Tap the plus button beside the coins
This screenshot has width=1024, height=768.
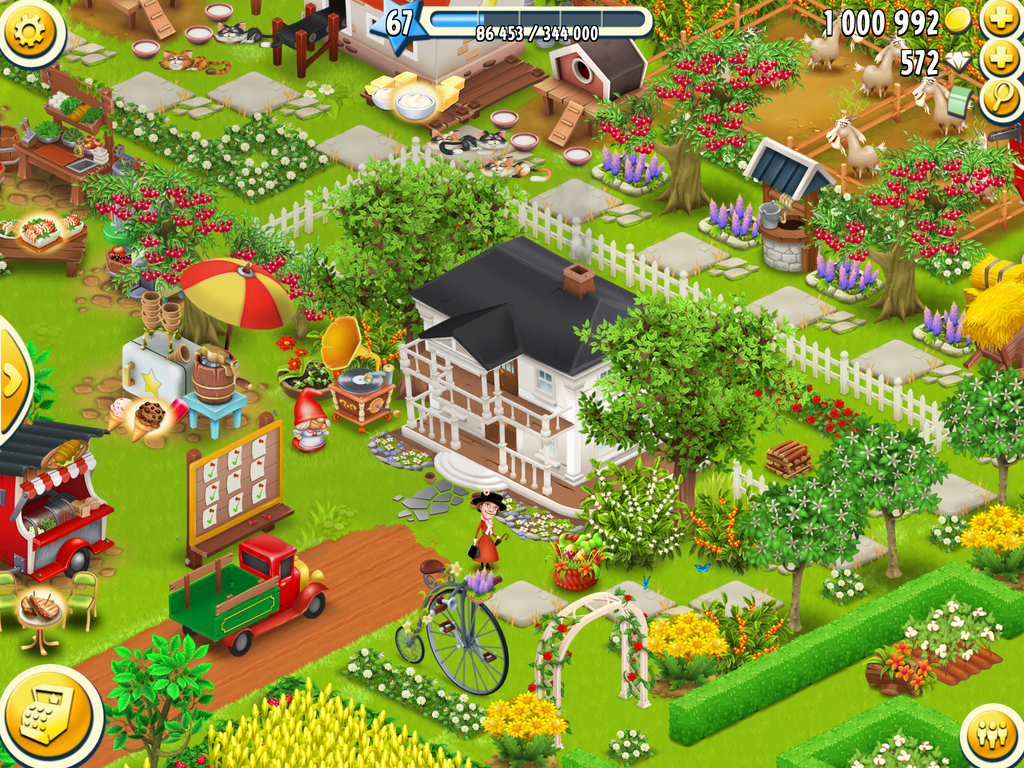(x=999, y=19)
